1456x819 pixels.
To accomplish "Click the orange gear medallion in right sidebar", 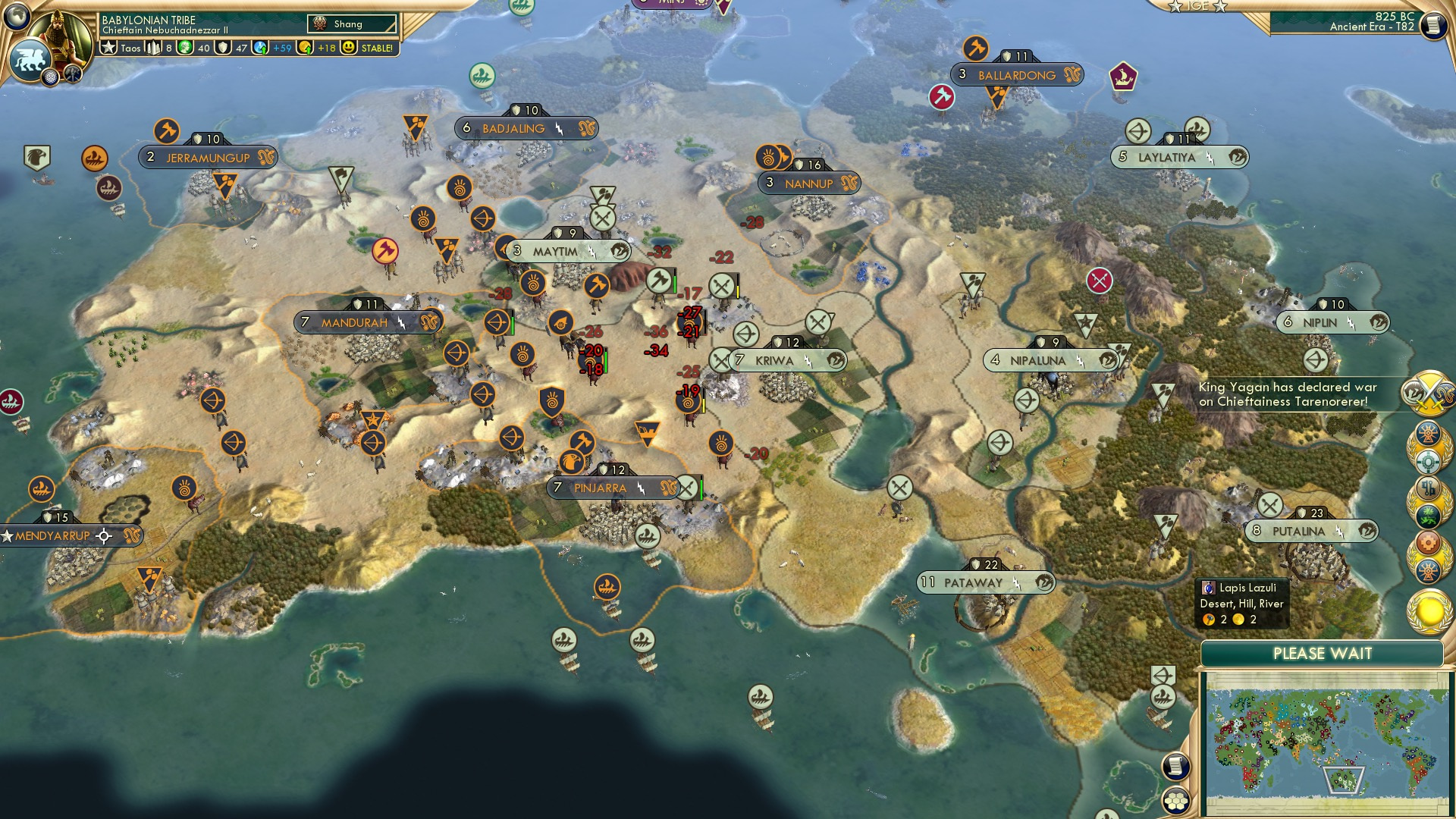I will 1426,541.
